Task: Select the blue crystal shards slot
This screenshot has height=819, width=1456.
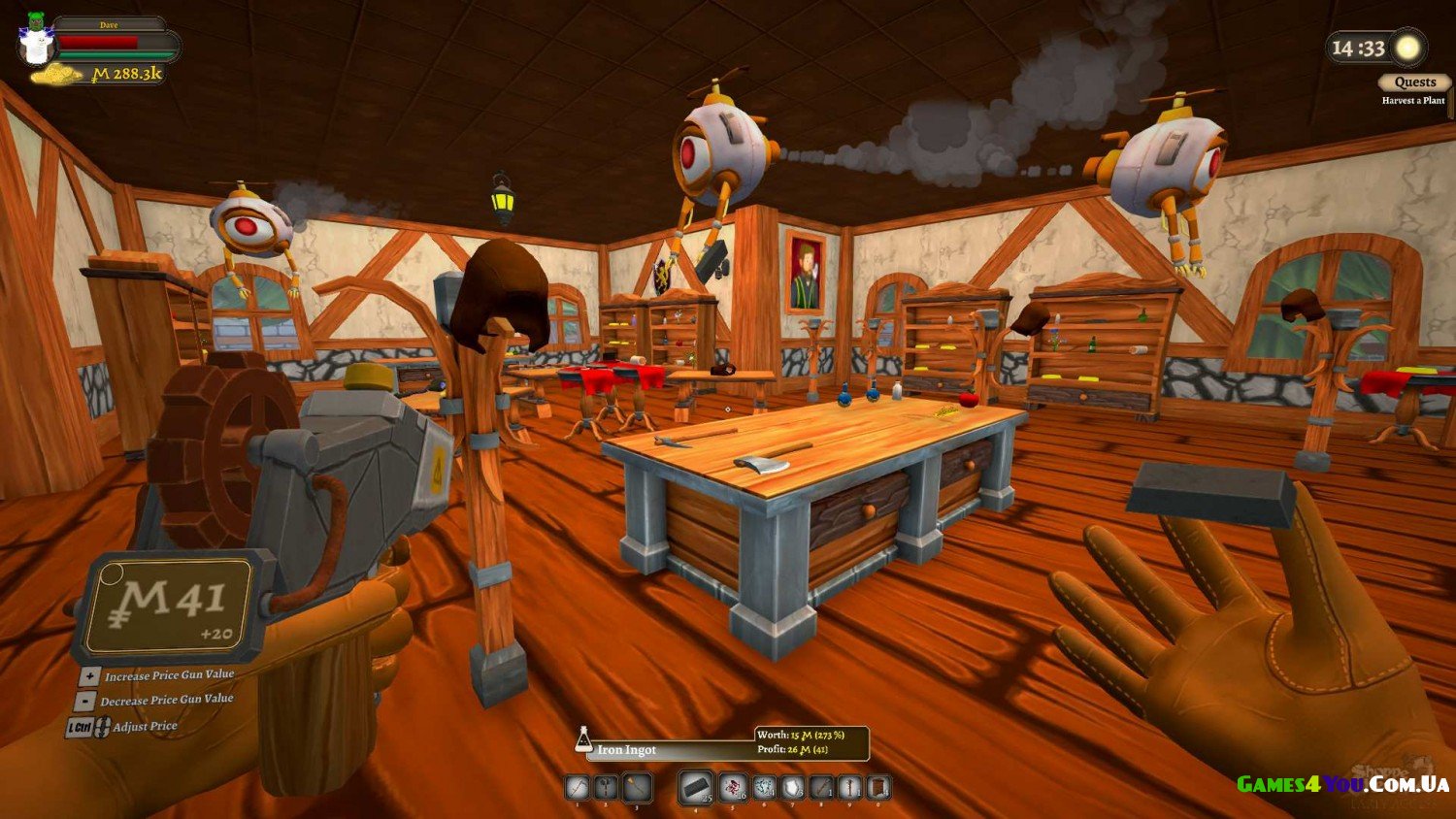Action: [765, 787]
